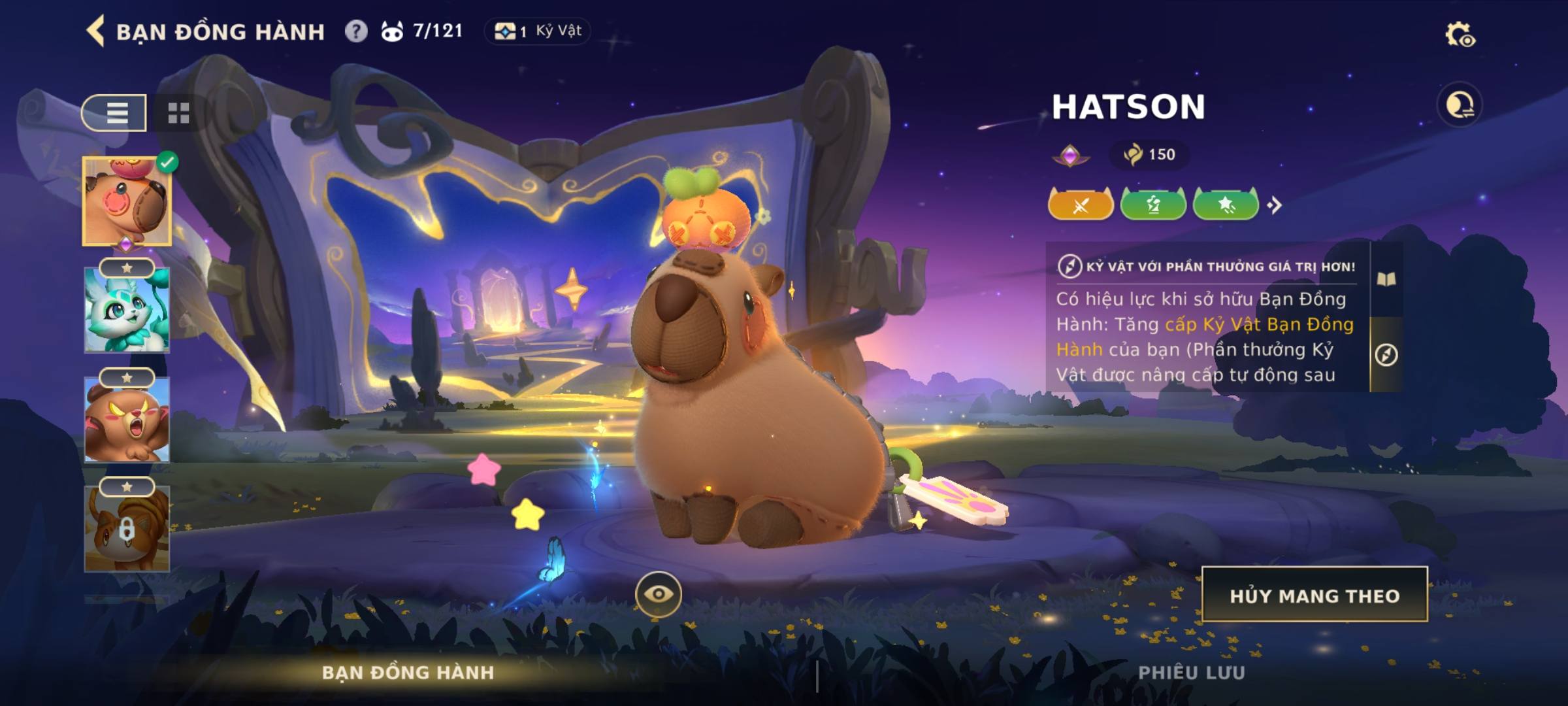Switch to grid view layout
Image resolution: width=1568 pixels, height=706 pixels.
[178, 113]
